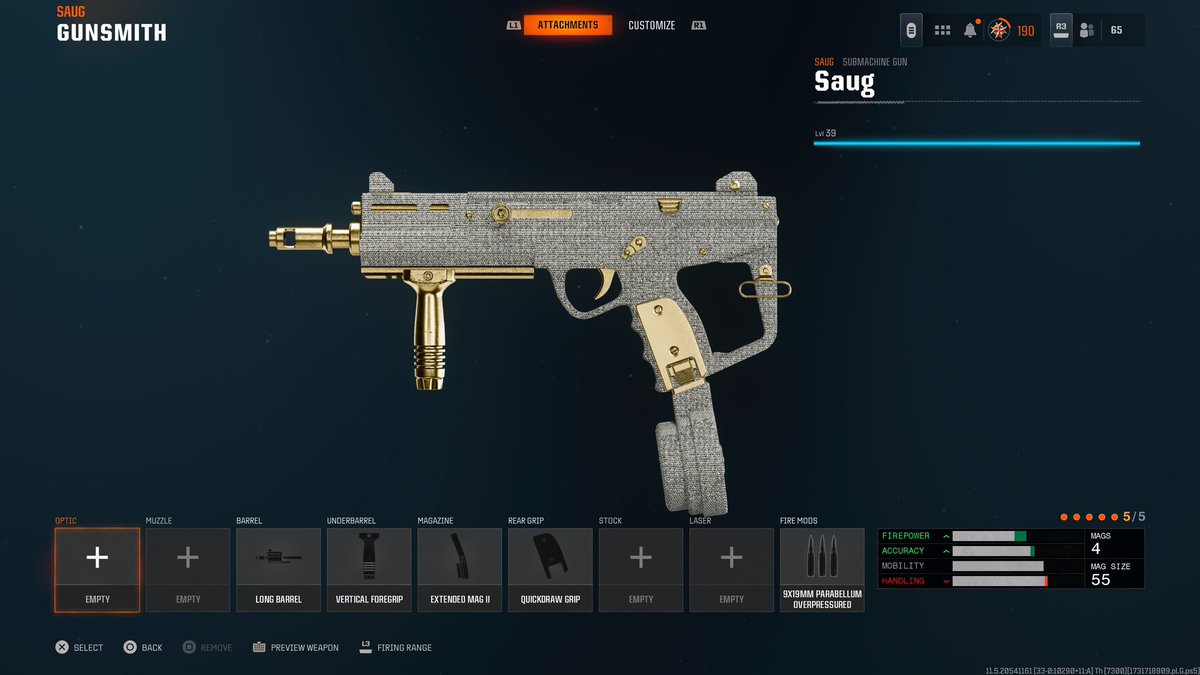The height and width of the screenshot is (675, 1200).
Task: Open the grid menu icon
Action: (x=942, y=30)
